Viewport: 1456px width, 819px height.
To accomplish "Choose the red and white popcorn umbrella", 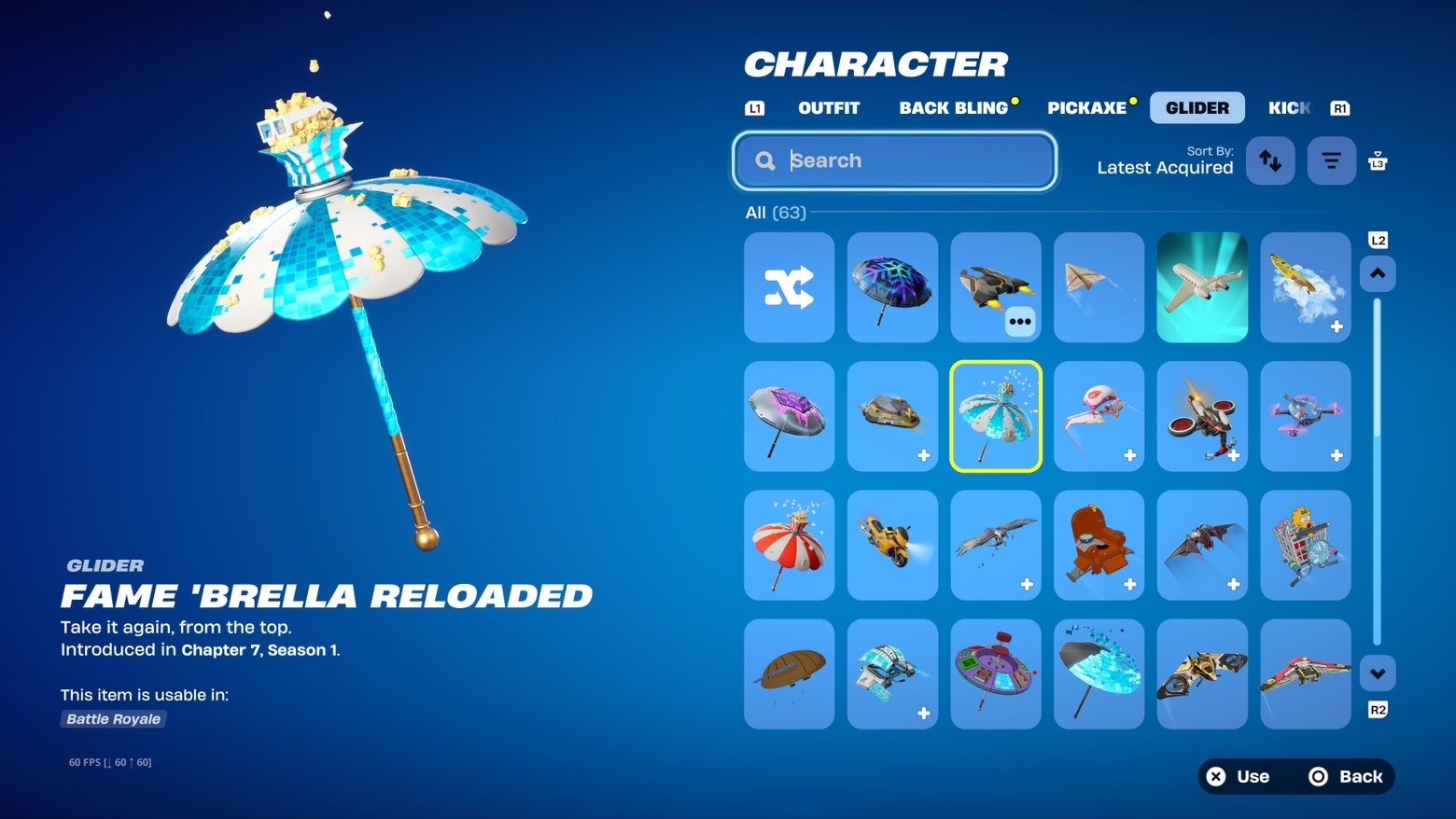I will (789, 545).
